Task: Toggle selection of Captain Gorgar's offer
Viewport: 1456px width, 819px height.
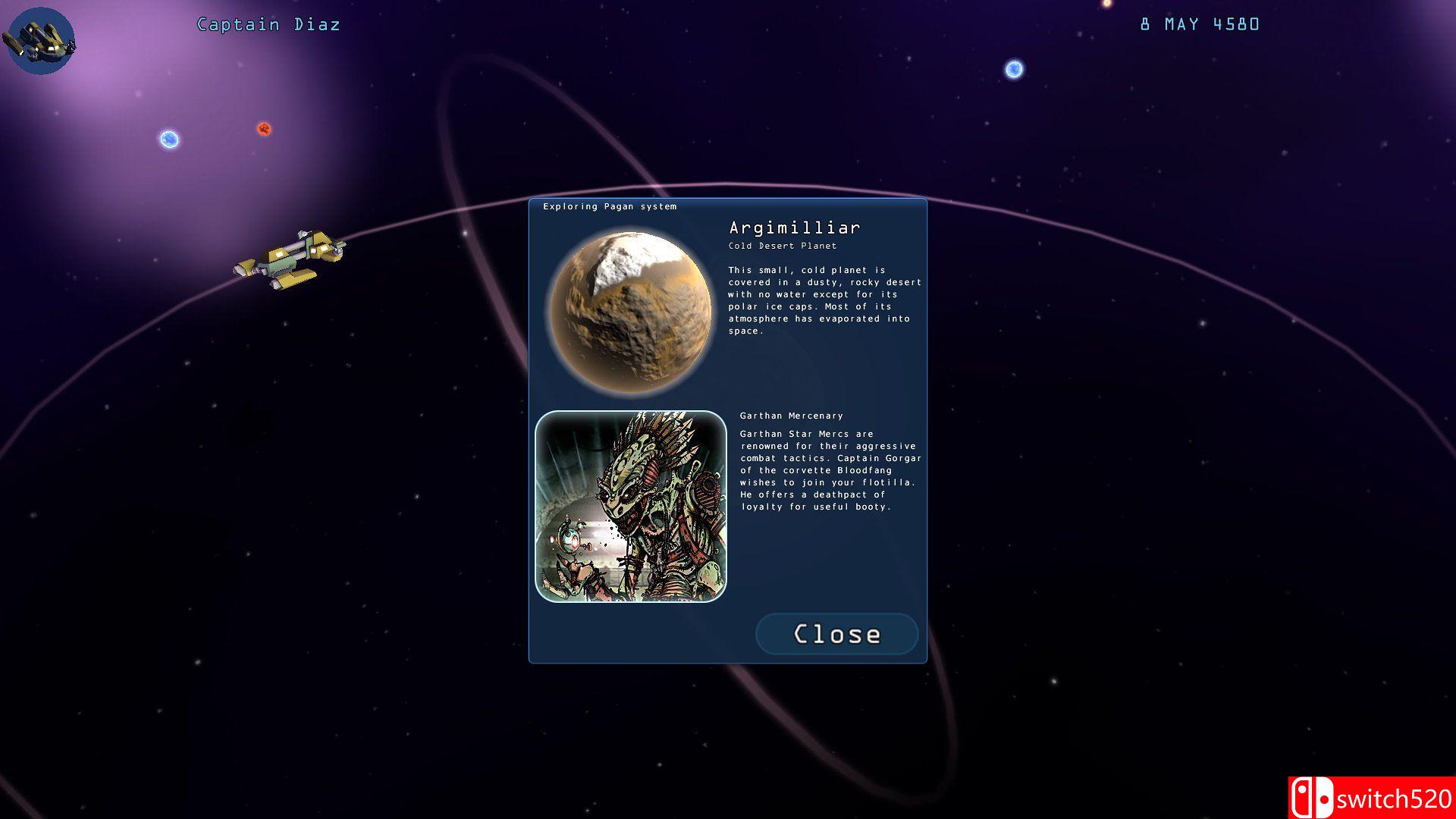Action: click(x=827, y=470)
